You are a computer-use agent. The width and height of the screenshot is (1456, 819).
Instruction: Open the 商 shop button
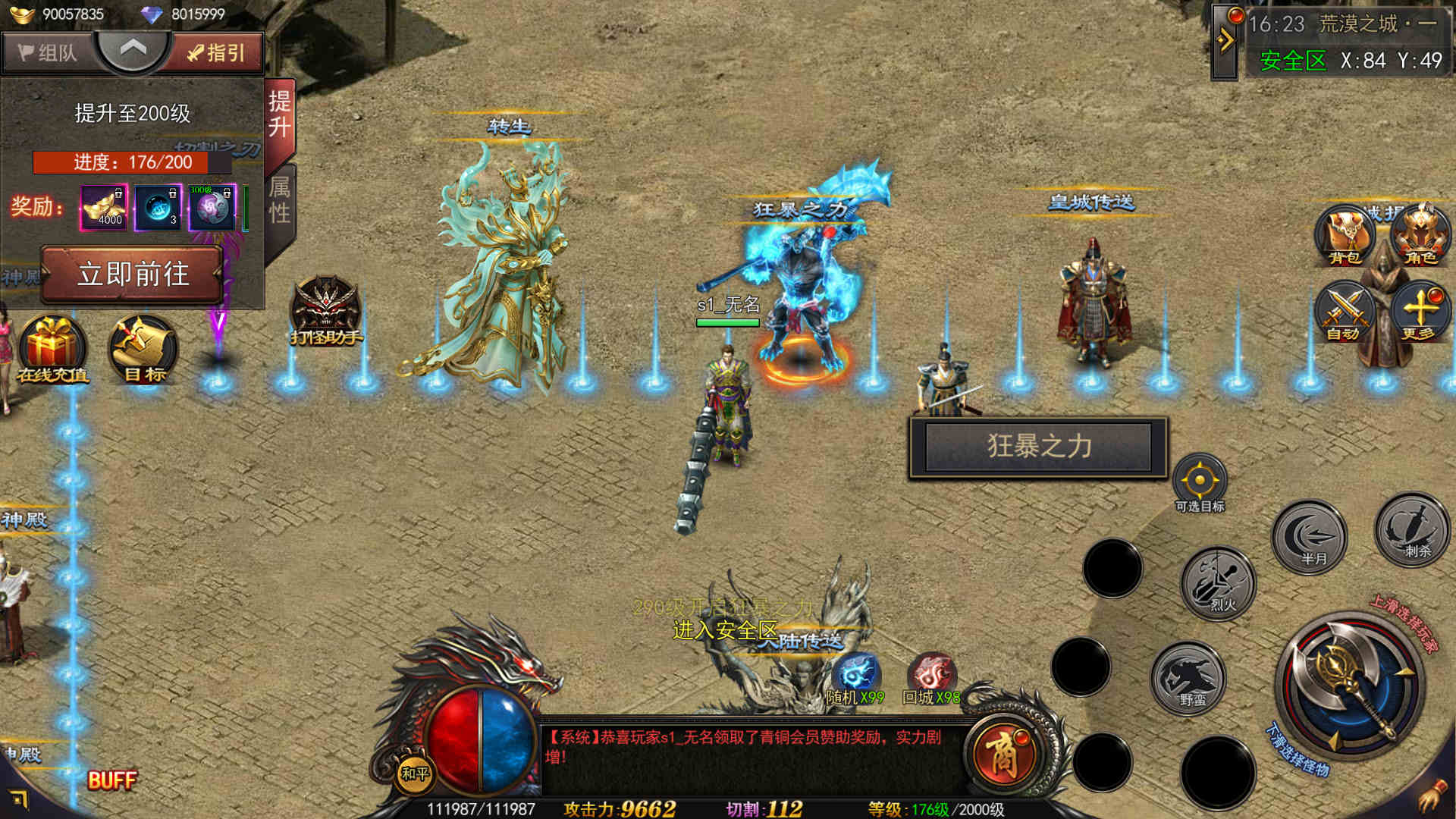(x=1003, y=754)
